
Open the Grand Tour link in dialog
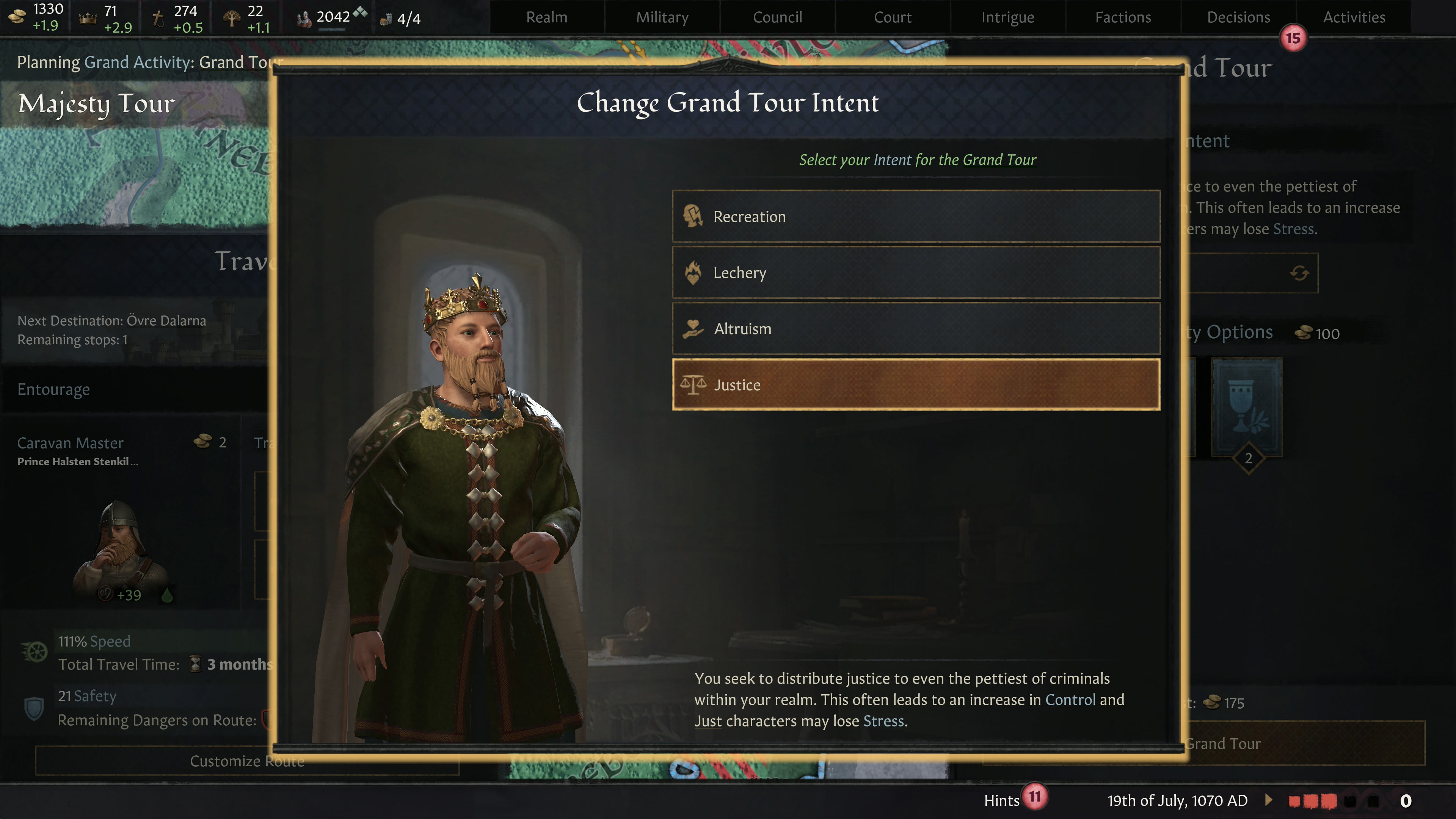pos(999,159)
